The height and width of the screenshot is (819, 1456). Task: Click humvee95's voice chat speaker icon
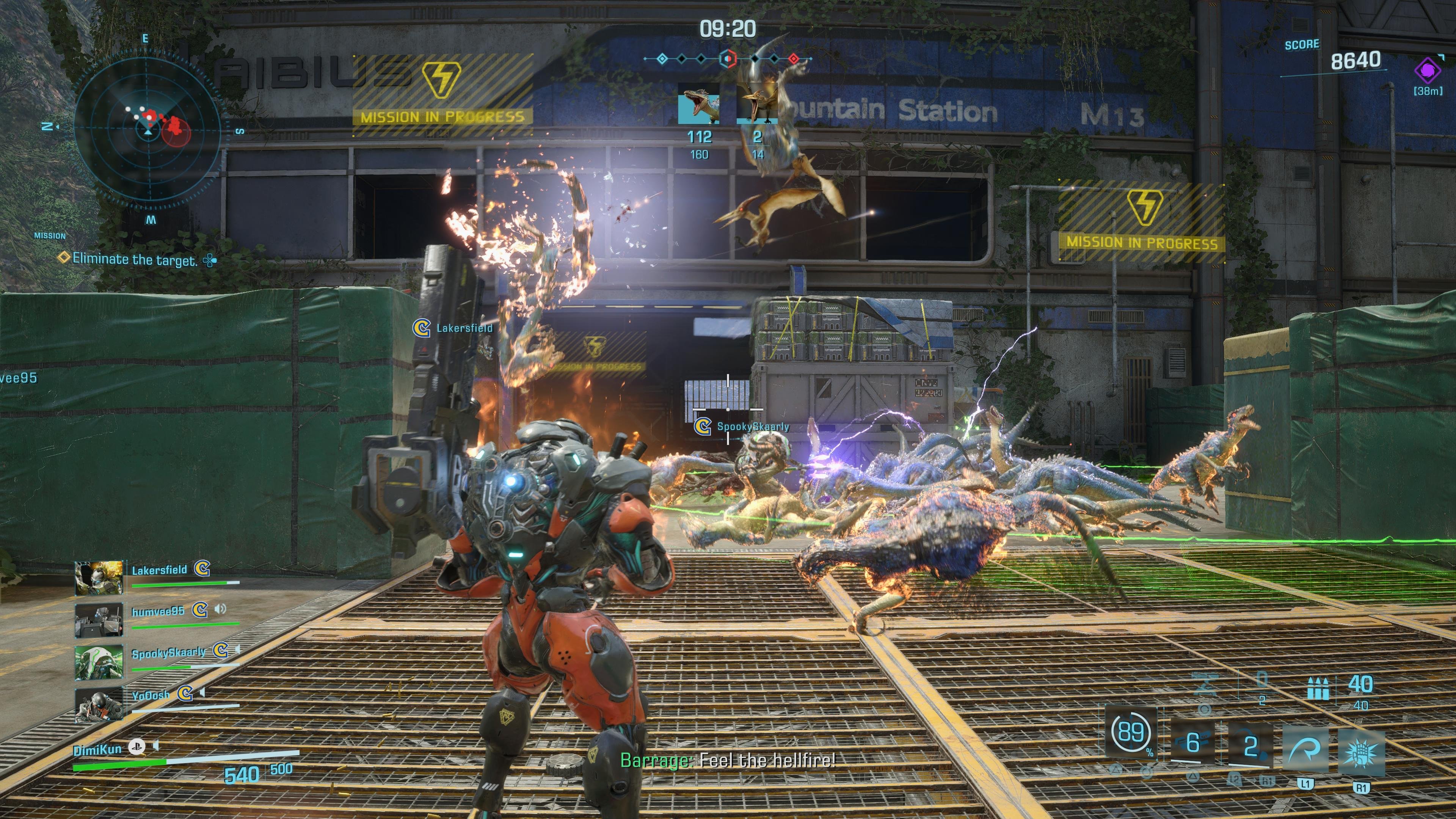(220, 609)
